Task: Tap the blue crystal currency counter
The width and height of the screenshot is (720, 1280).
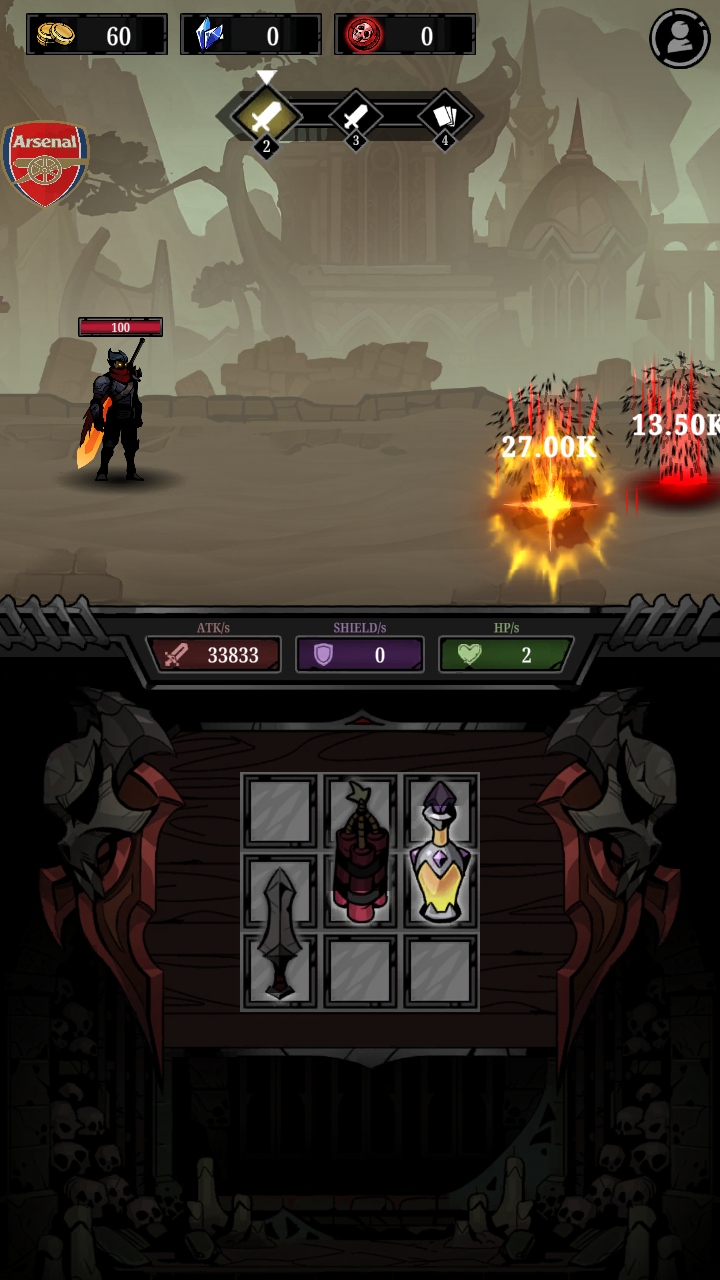Action: 250,36
